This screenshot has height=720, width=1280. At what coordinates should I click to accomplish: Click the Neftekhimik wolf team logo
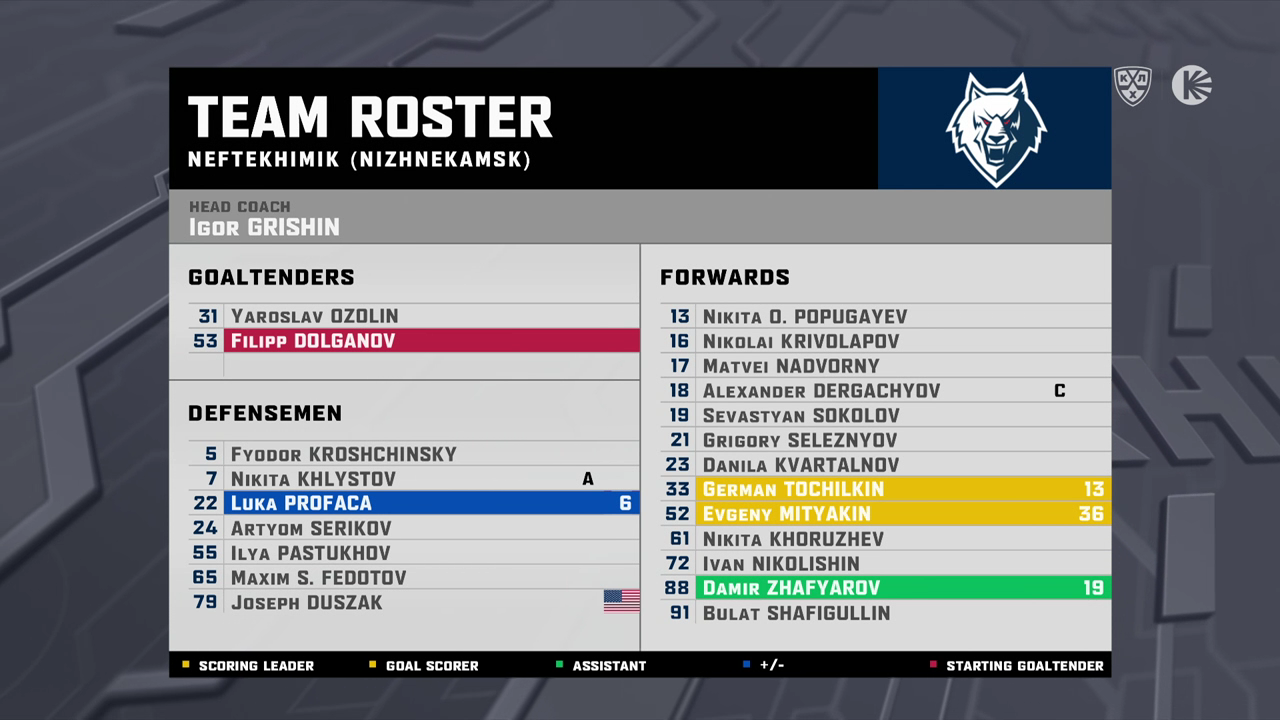pyautogui.click(x=994, y=129)
